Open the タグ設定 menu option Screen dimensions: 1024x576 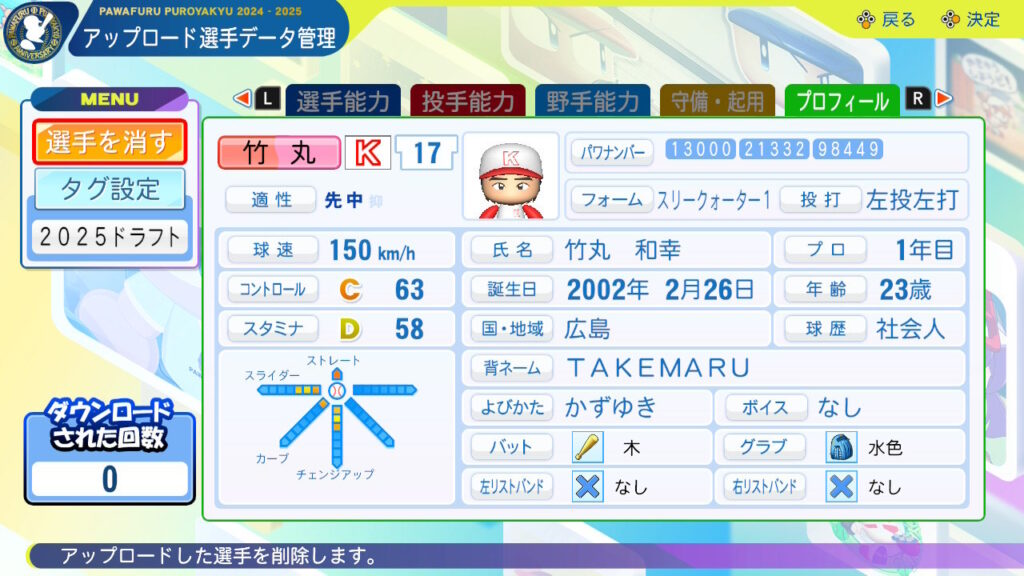point(109,187)
